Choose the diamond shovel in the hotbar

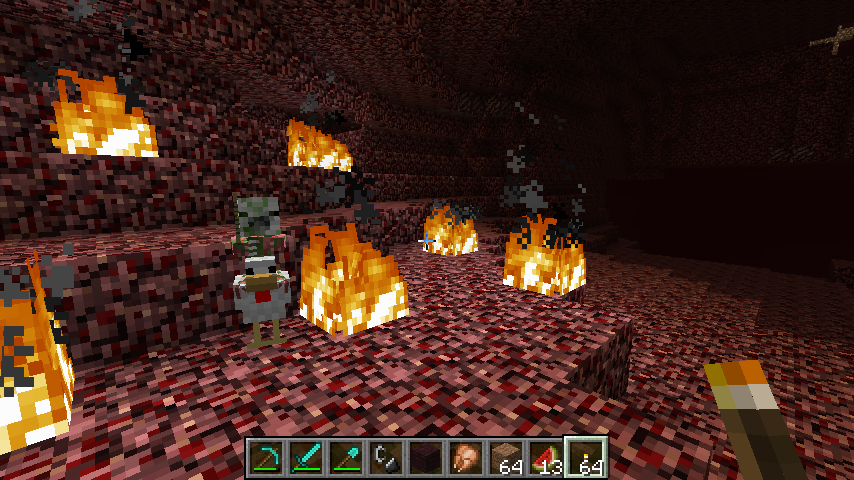(x=346, y=458)
